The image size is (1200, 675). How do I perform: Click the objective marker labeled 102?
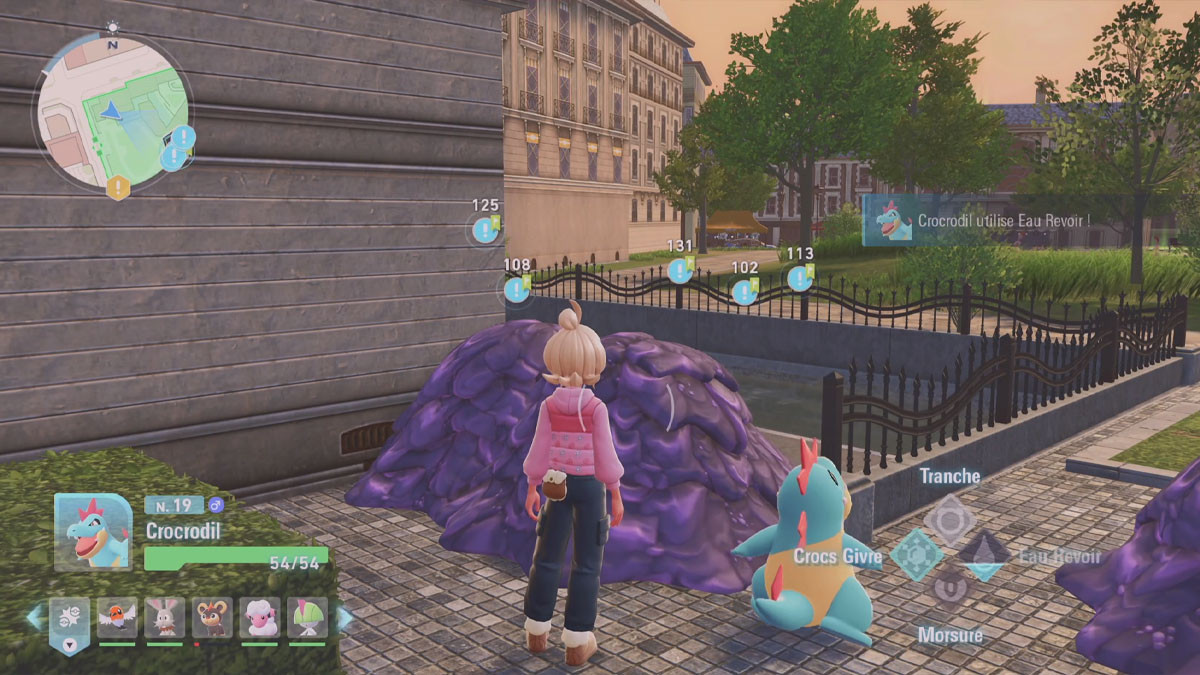click(744, 291)
